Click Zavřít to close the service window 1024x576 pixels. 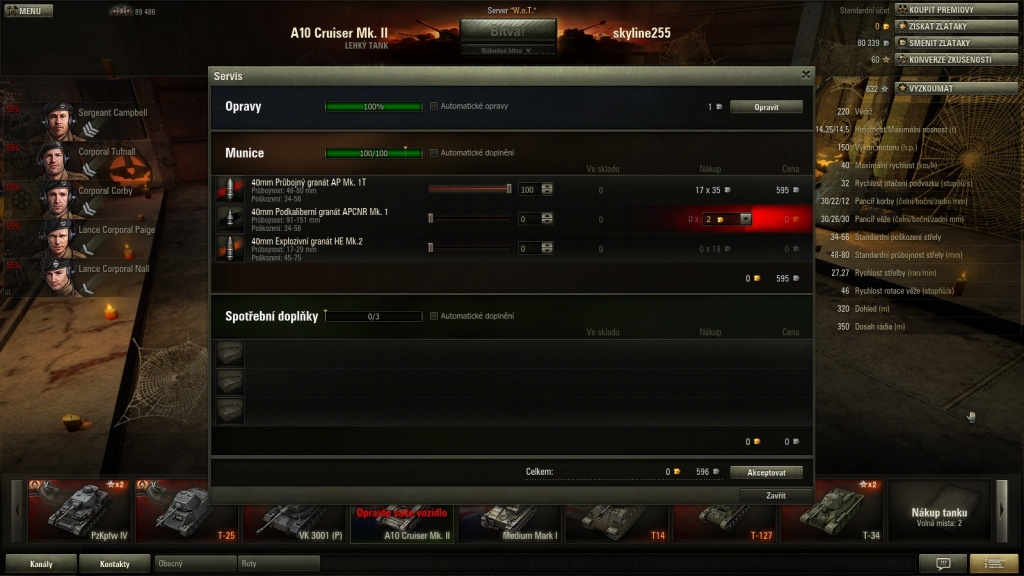[x=775, y=495]
